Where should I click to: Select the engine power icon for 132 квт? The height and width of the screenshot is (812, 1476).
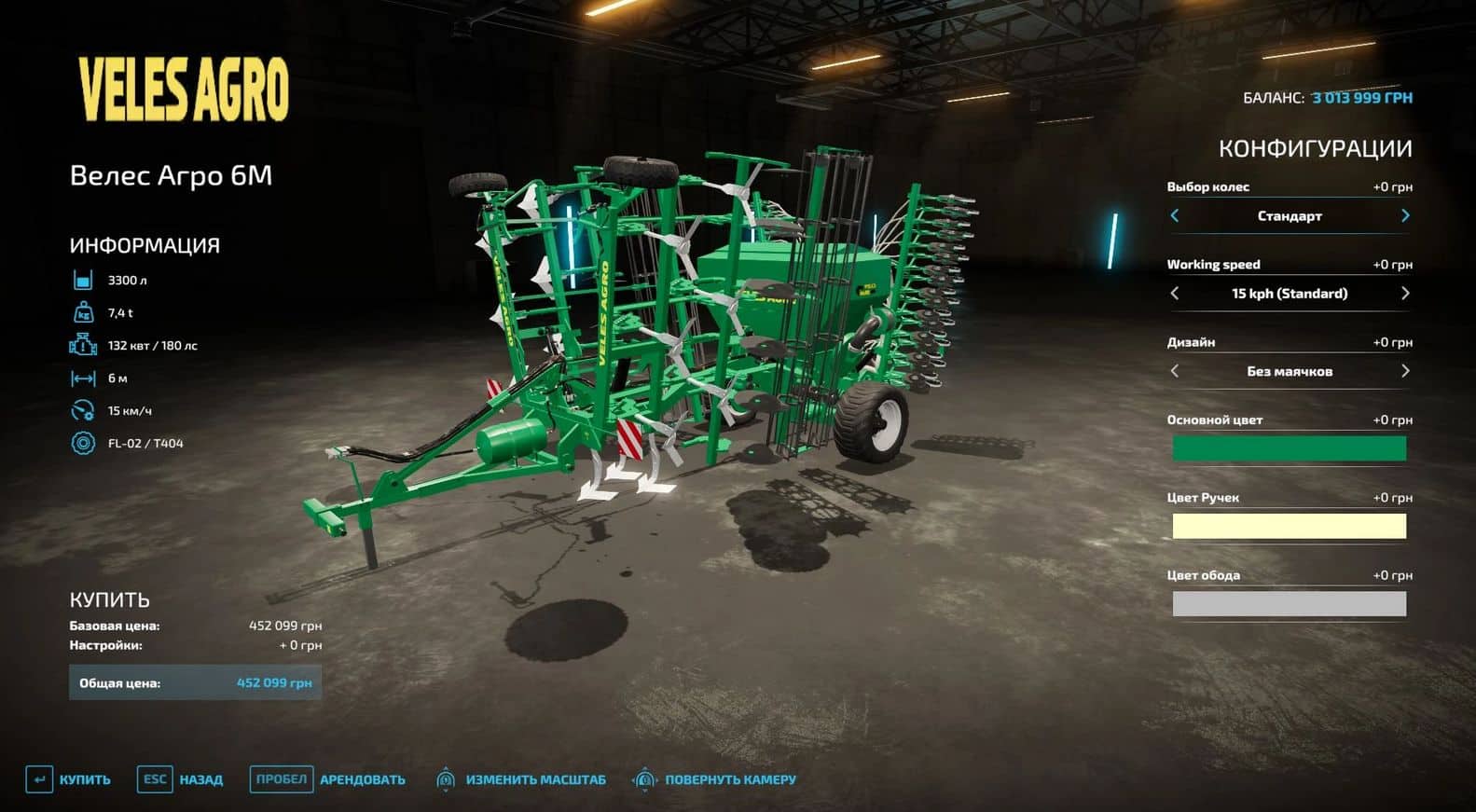click(x=83, y=344)
